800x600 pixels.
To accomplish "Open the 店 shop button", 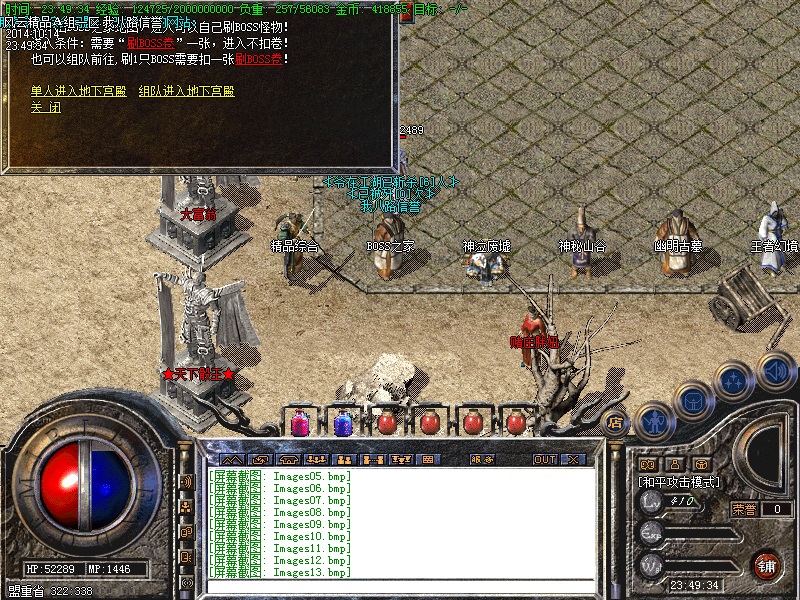I will [616, 422].
